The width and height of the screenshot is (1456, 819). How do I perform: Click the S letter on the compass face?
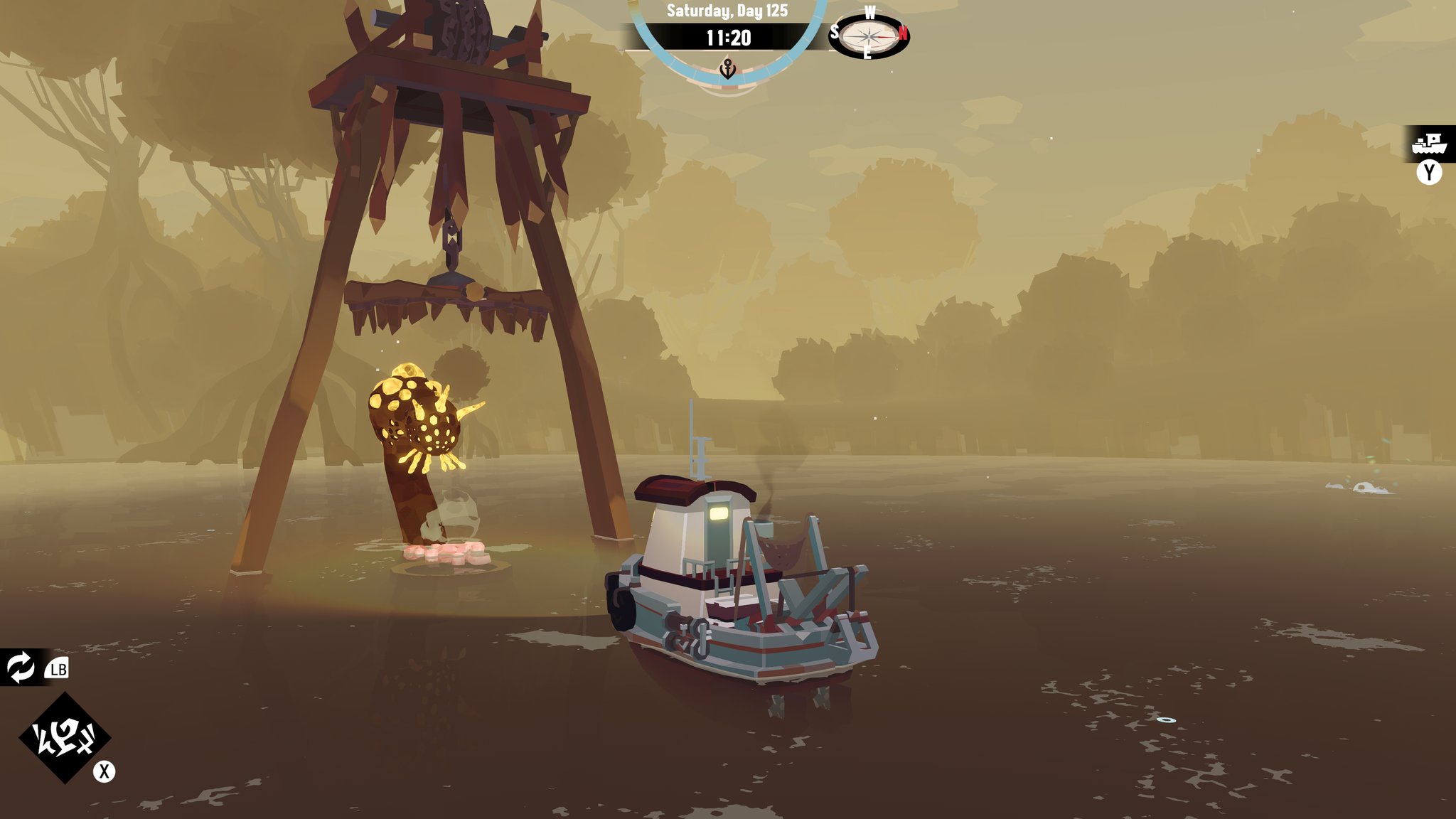pyautogui.click(x=836, y=31)
